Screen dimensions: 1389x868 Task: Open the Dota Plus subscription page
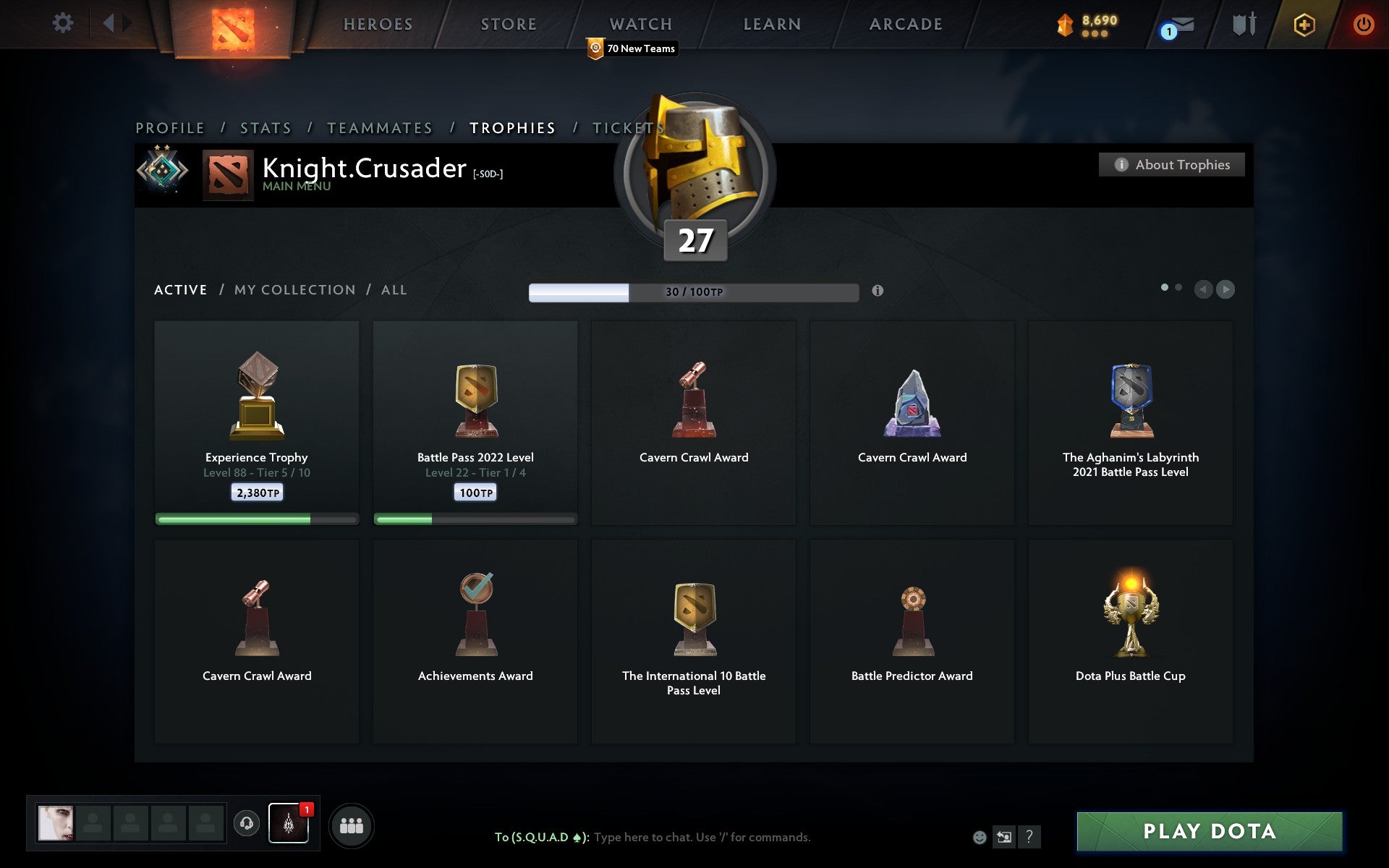pyautogui.click(x=1302, y=23)
